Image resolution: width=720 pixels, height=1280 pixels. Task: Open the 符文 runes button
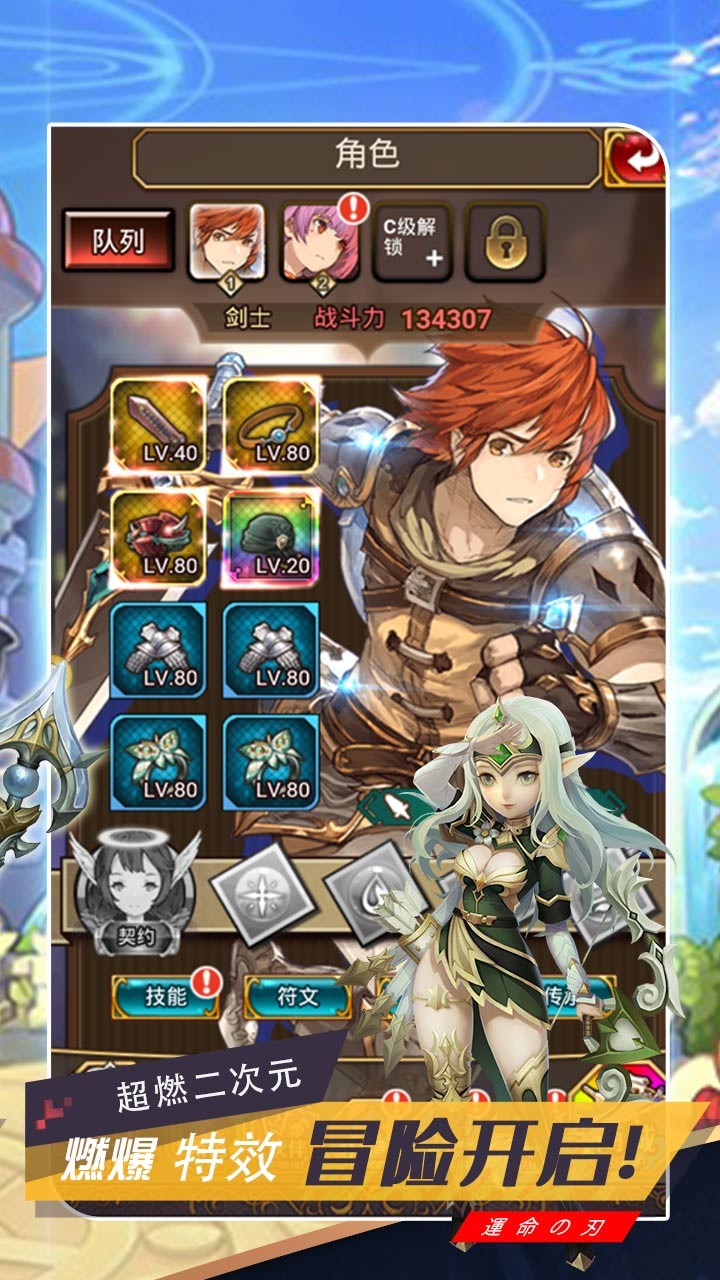tap(297, 996)
